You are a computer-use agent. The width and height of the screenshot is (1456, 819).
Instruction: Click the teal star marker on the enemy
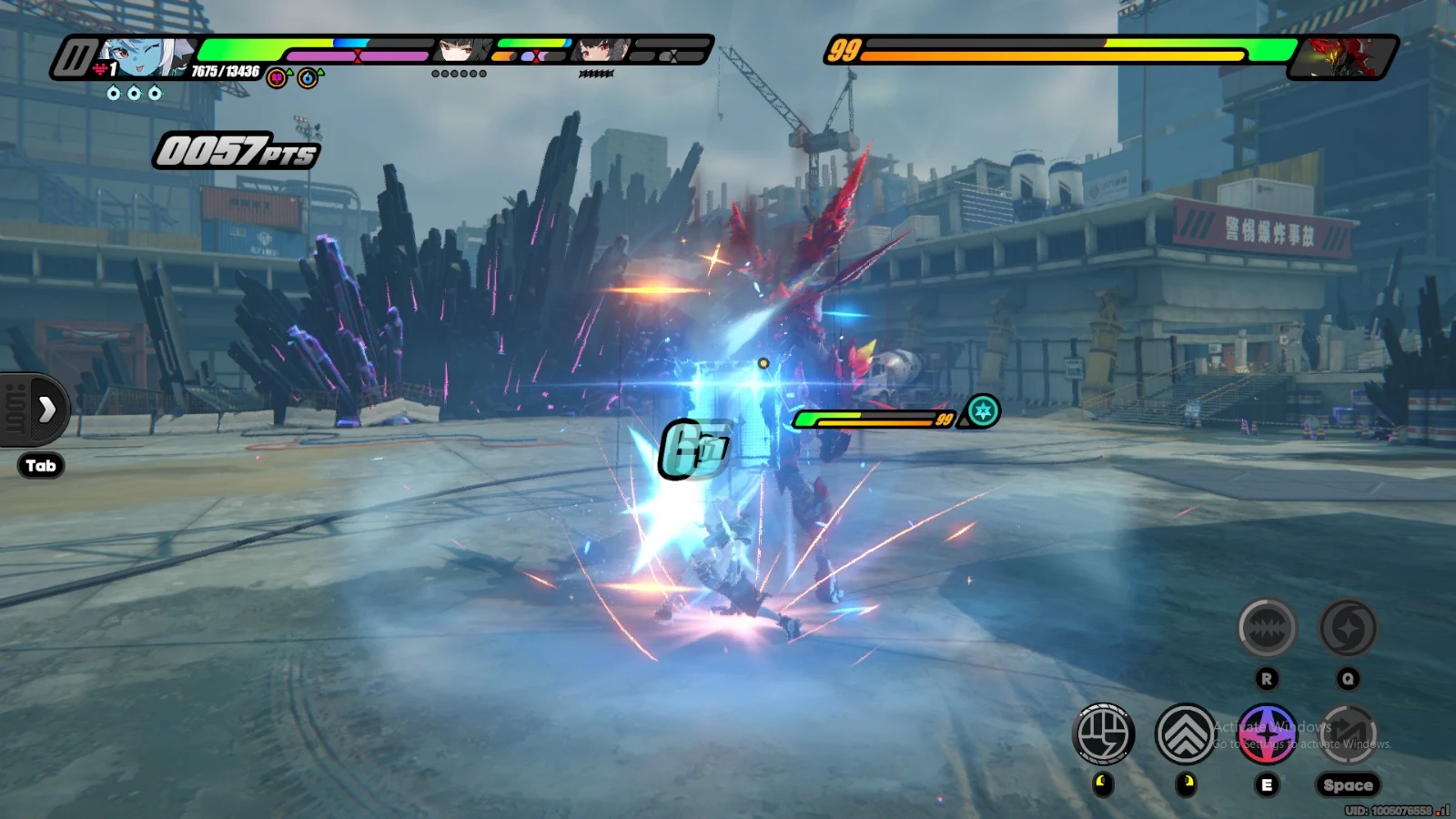pos(982,411)
